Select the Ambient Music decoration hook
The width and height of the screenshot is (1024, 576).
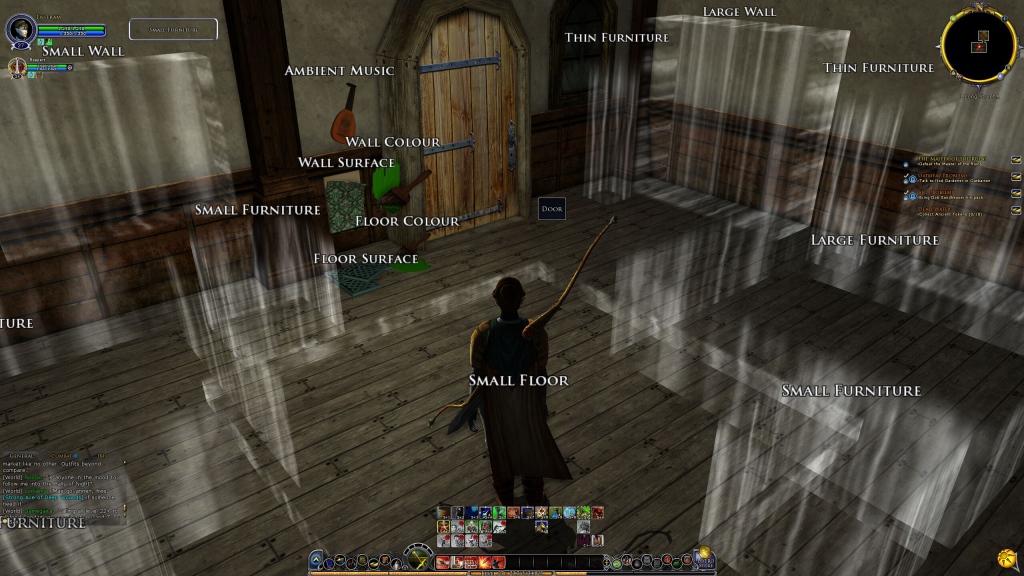(x=339, y=71)
